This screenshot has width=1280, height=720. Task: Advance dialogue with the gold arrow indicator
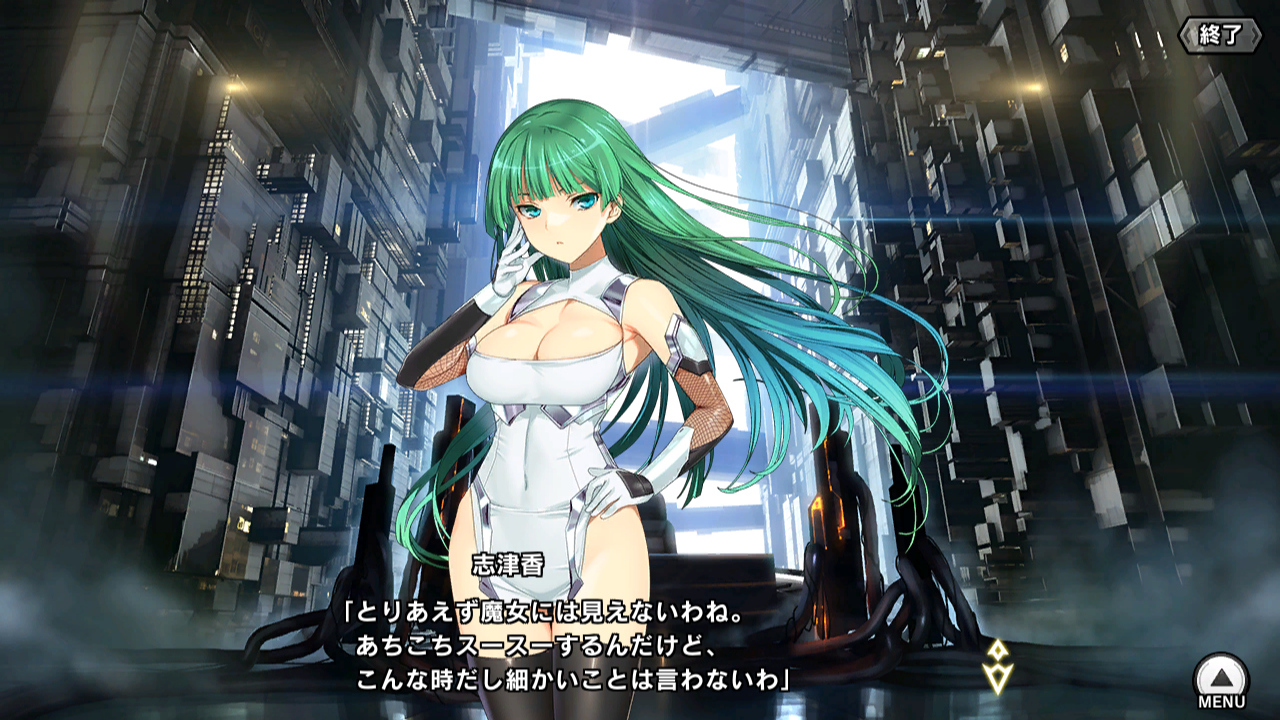coord(997,666)
